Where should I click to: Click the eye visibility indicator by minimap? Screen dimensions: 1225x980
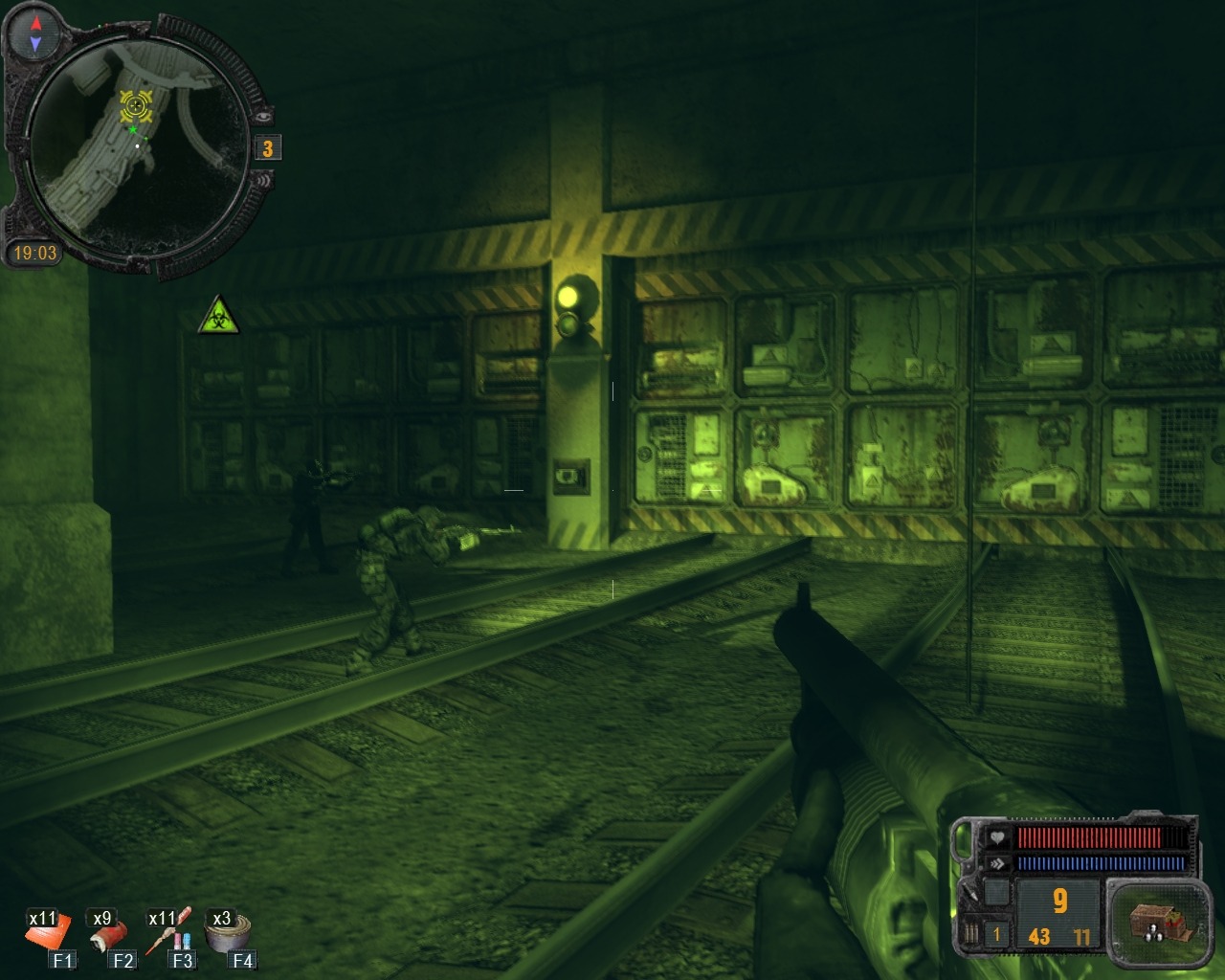(265, 115)
